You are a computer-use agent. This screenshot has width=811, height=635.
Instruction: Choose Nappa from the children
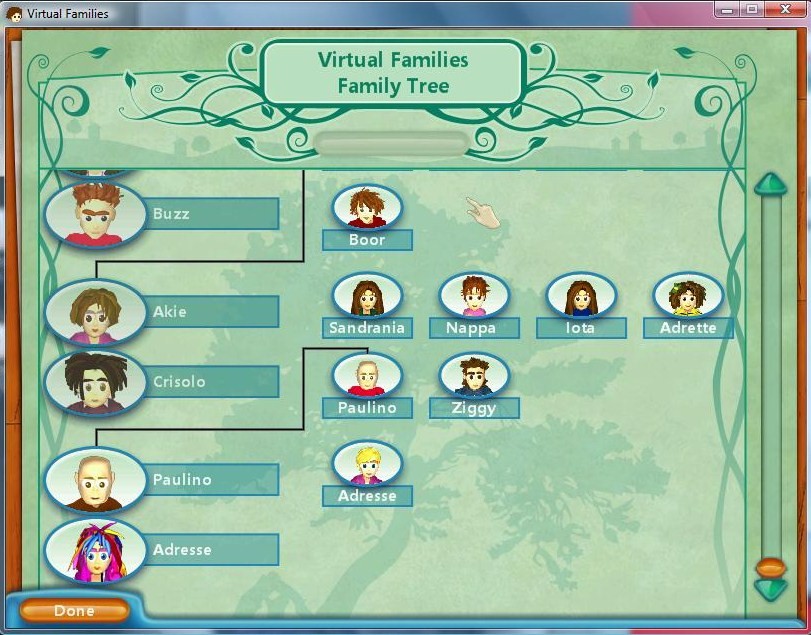(x=474, y=296)
